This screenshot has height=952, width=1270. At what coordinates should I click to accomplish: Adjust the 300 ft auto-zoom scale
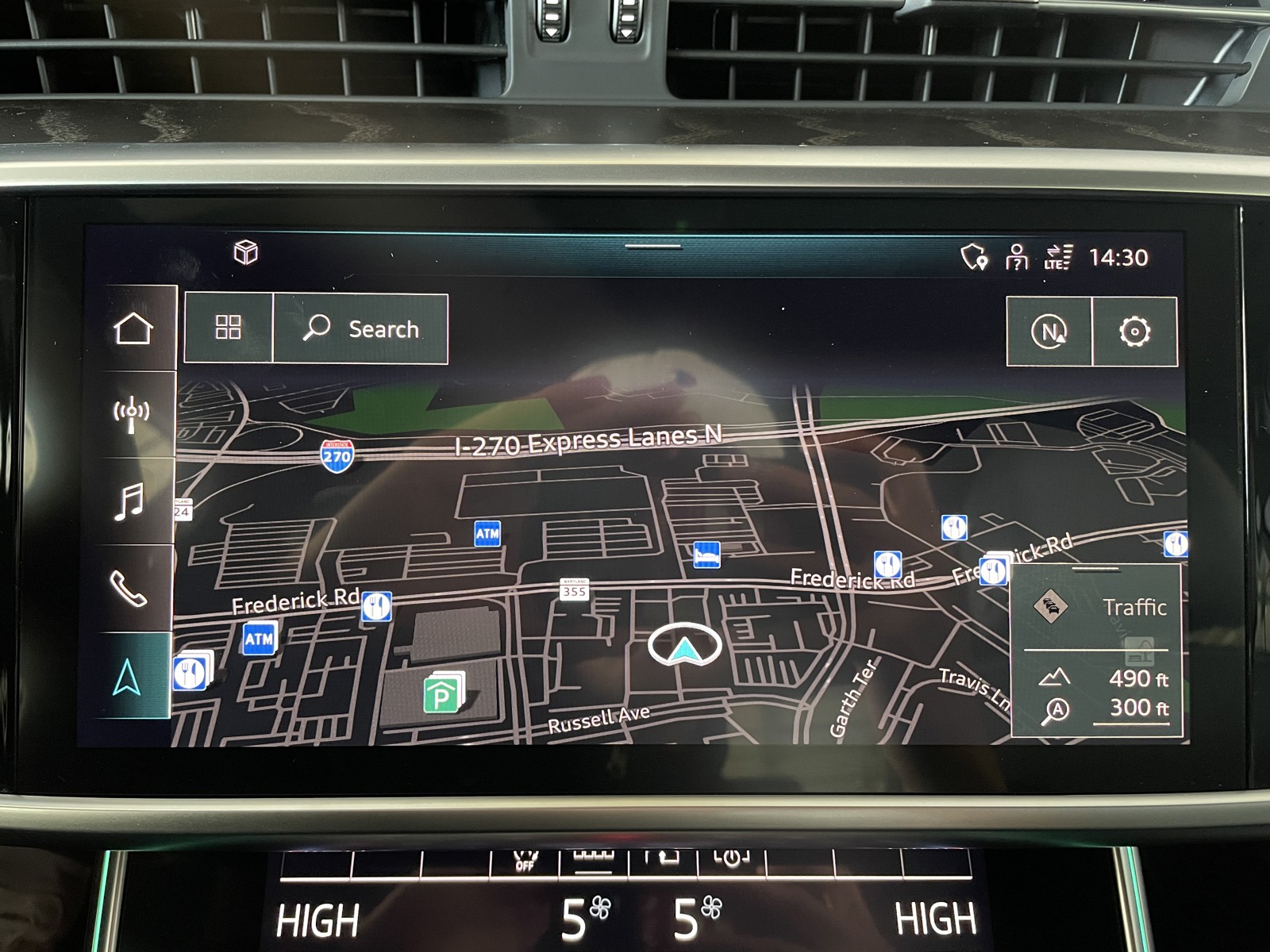coord(1107,708)
